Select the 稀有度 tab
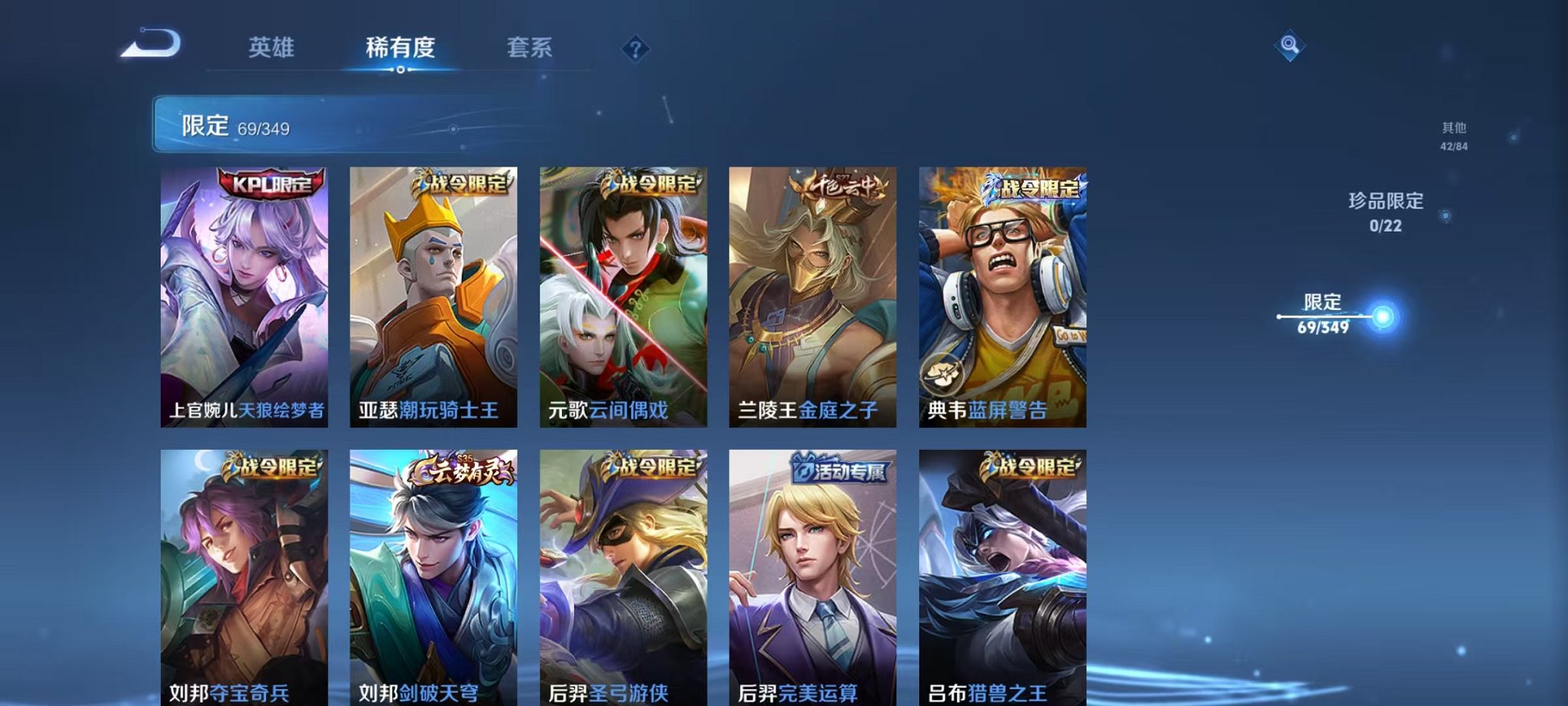The image size is (1568, 706). pos(399,48)
